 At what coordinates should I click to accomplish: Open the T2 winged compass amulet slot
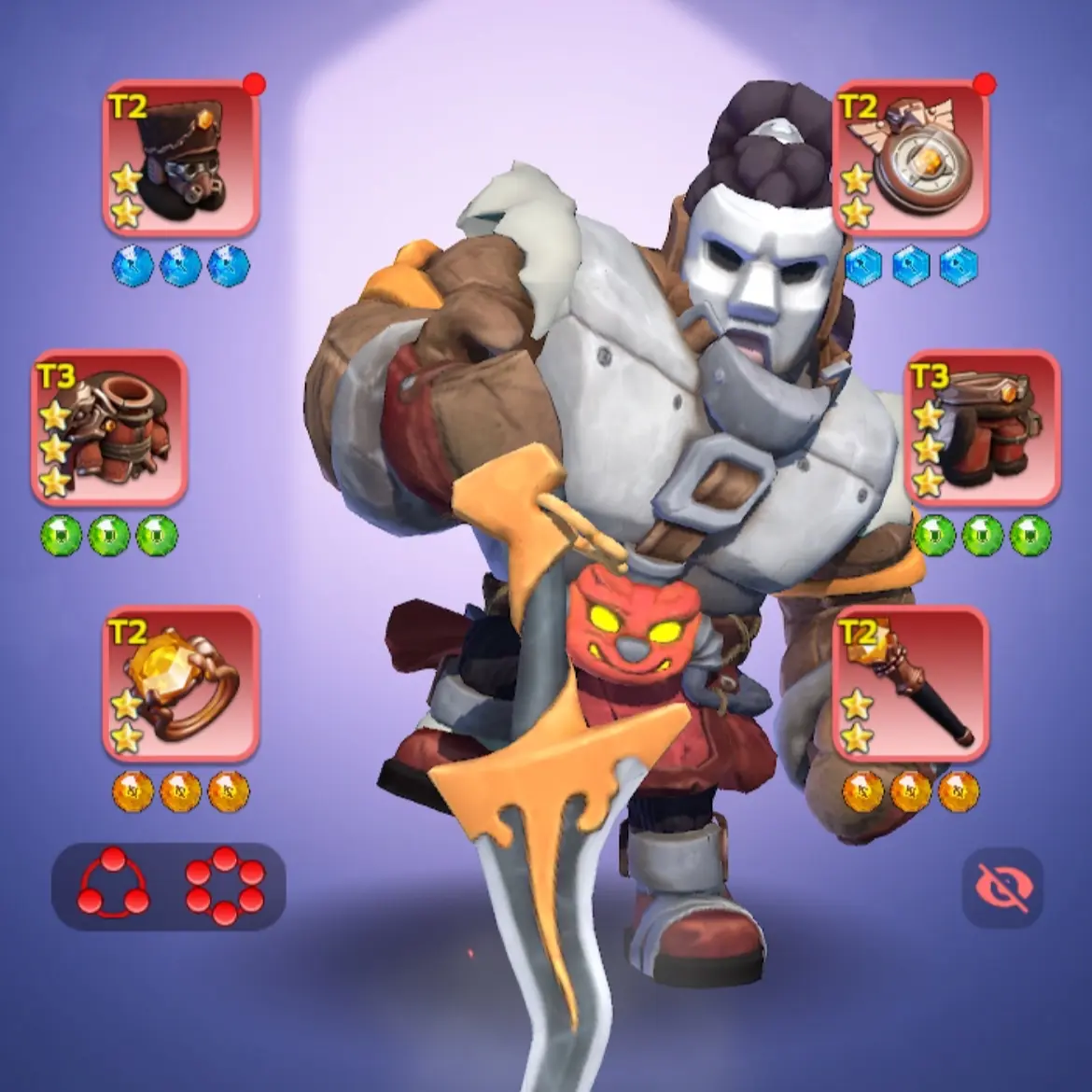coord(910,158)
